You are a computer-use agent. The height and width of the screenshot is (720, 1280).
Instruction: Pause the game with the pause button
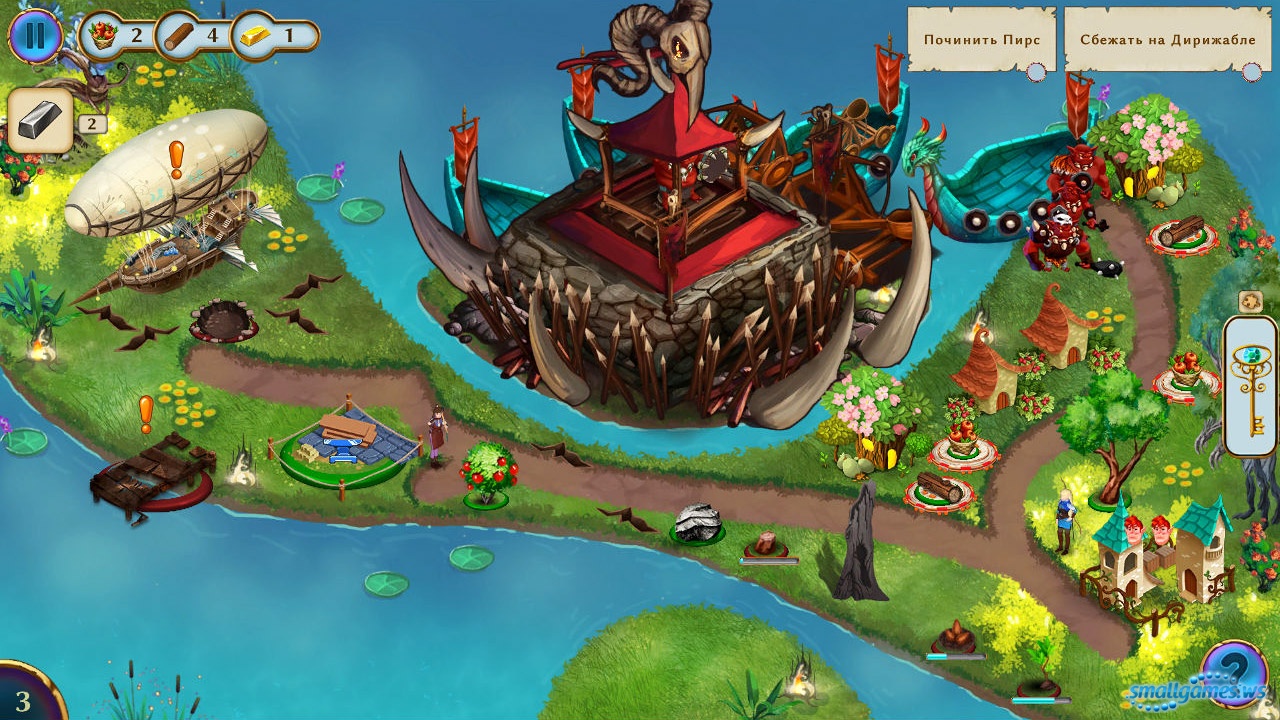tap(35, 36)
